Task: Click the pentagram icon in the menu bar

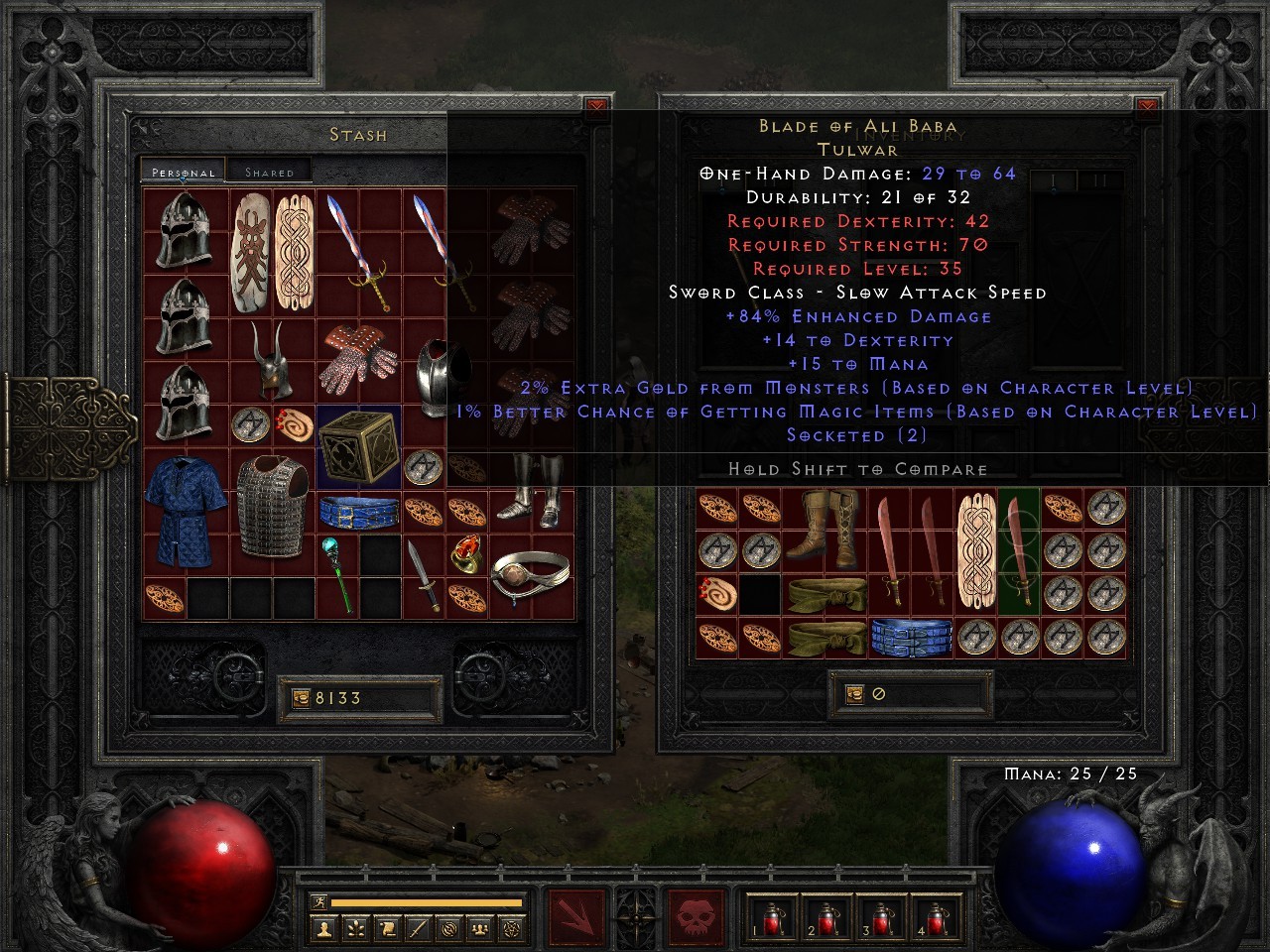Action: click(x=512, y=928)
